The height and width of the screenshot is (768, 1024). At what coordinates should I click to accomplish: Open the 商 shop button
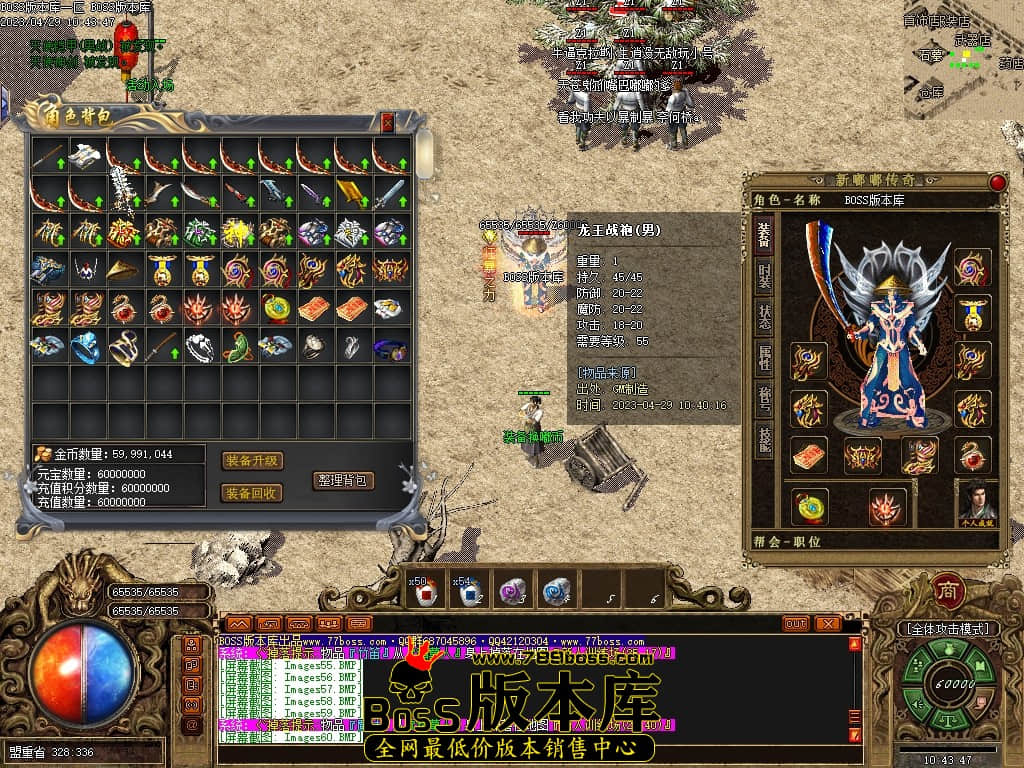click(x=946, y=591)
